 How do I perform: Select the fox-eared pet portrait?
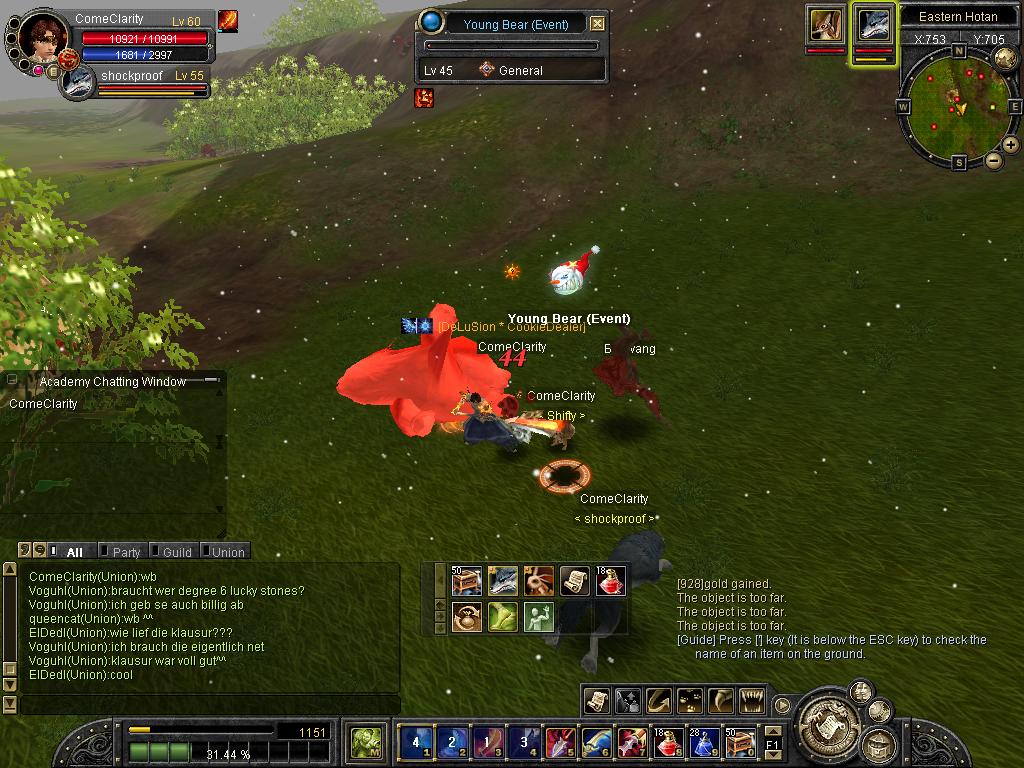(x=826, y=26)
